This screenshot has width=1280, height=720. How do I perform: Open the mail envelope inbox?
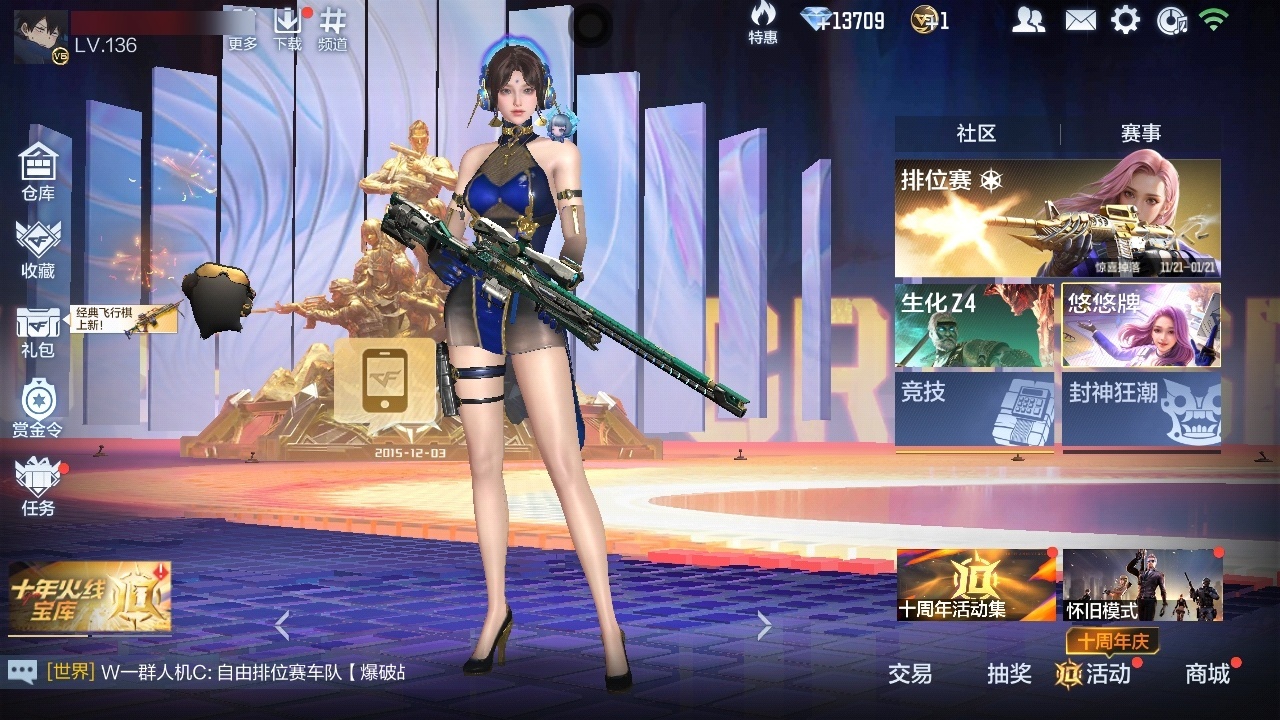[x=1080, y=20]
